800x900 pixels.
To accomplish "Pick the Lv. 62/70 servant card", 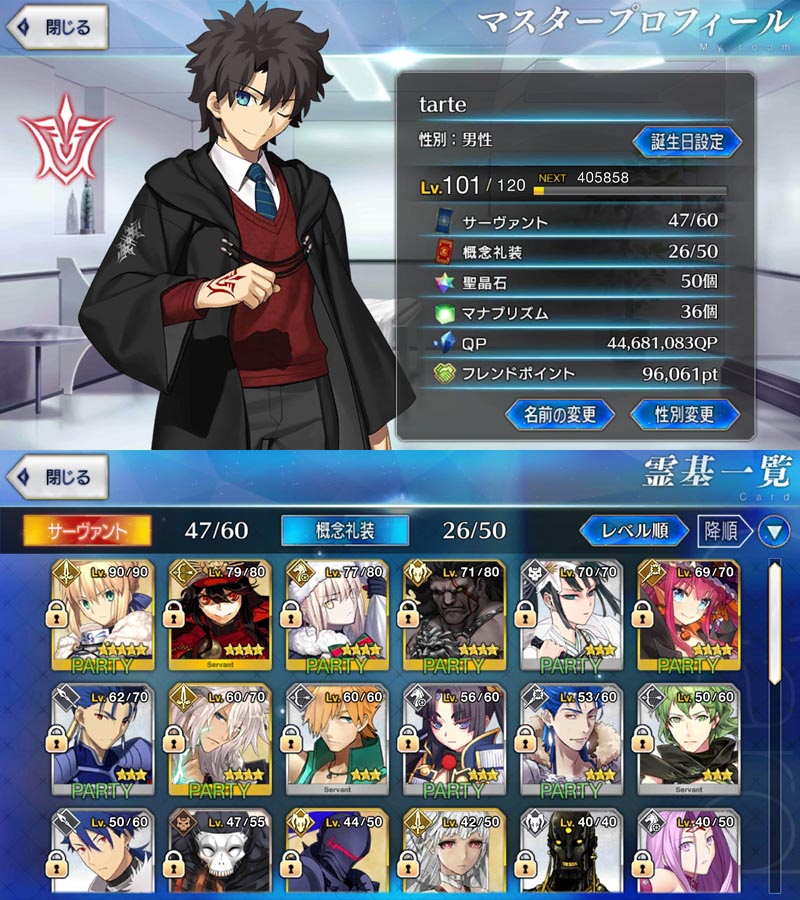I will coord(102,739).
